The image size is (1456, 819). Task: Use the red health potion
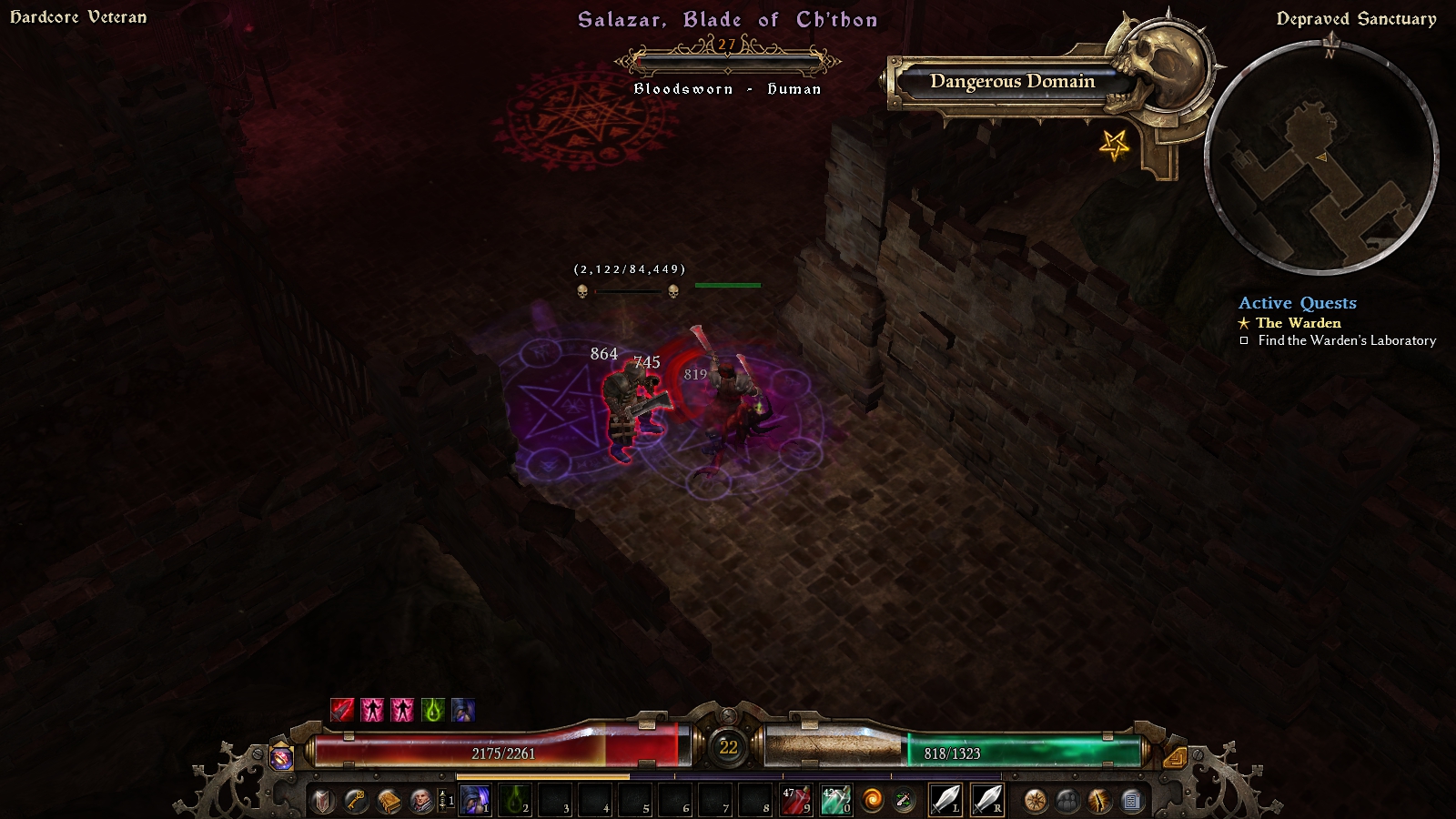coord(795,801)
